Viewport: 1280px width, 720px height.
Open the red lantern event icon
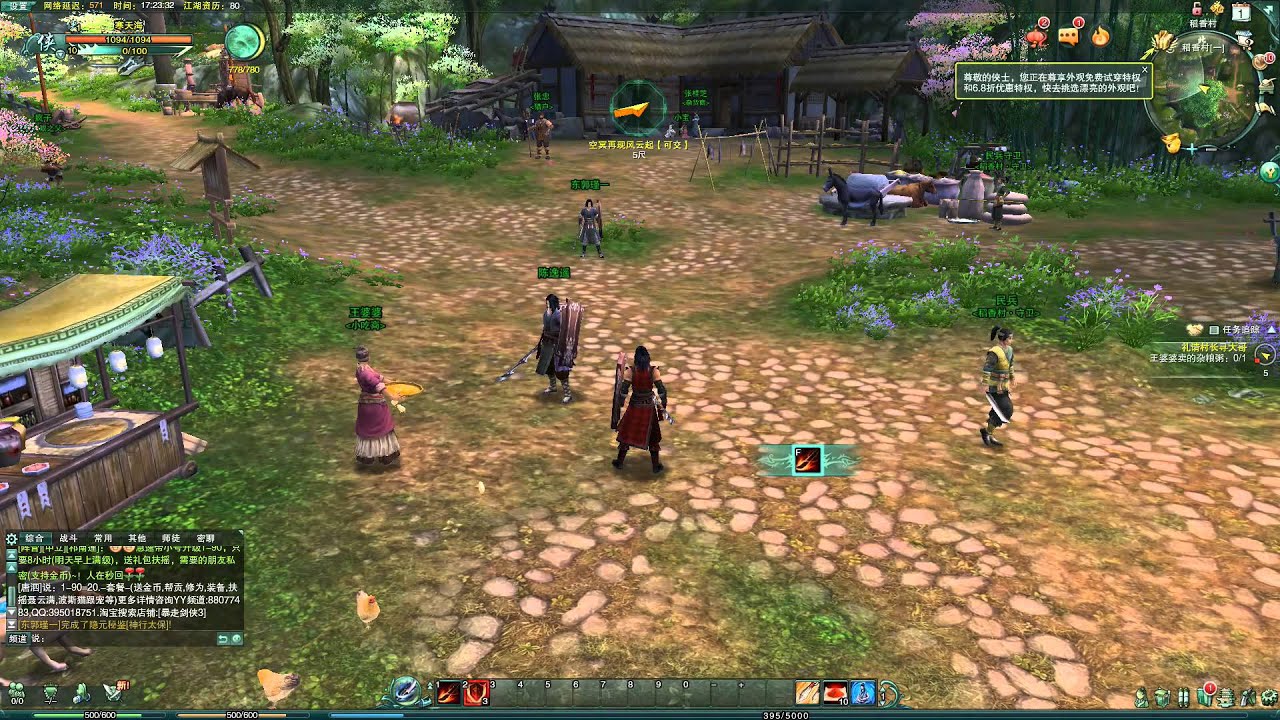pos(1036,37)
